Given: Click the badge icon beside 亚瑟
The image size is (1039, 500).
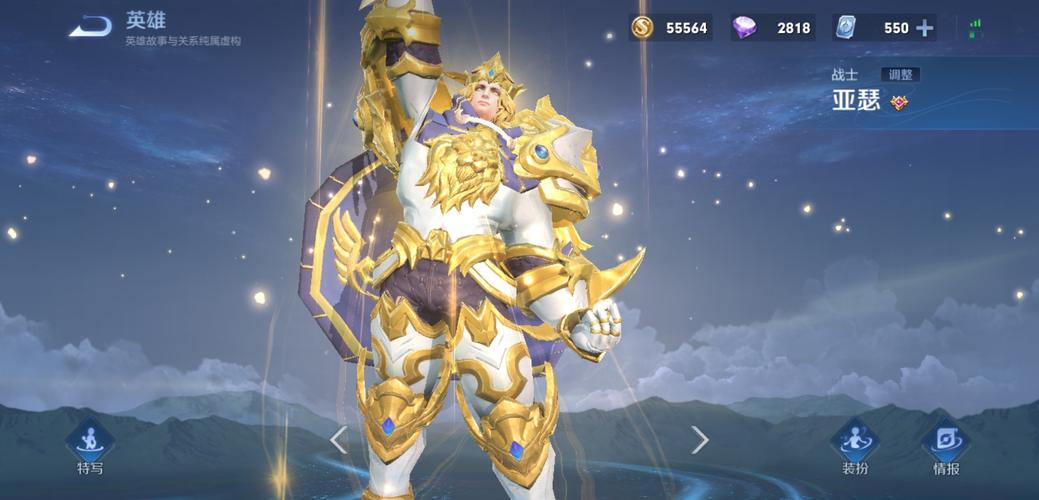Looking at the screenshot, I should click(x=899, y=102).
